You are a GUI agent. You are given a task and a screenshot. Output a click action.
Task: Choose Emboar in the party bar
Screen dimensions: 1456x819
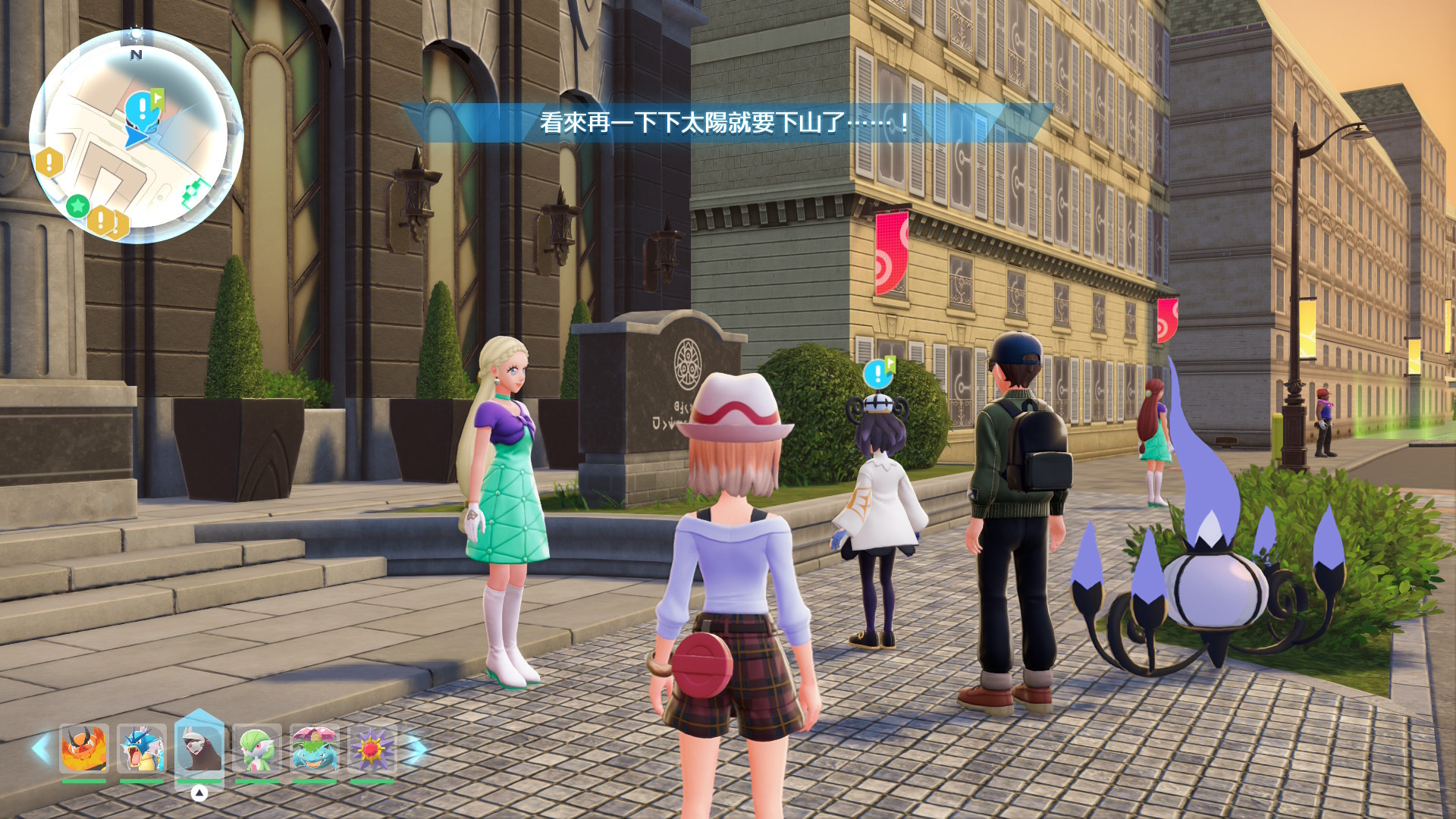point(83,748)
